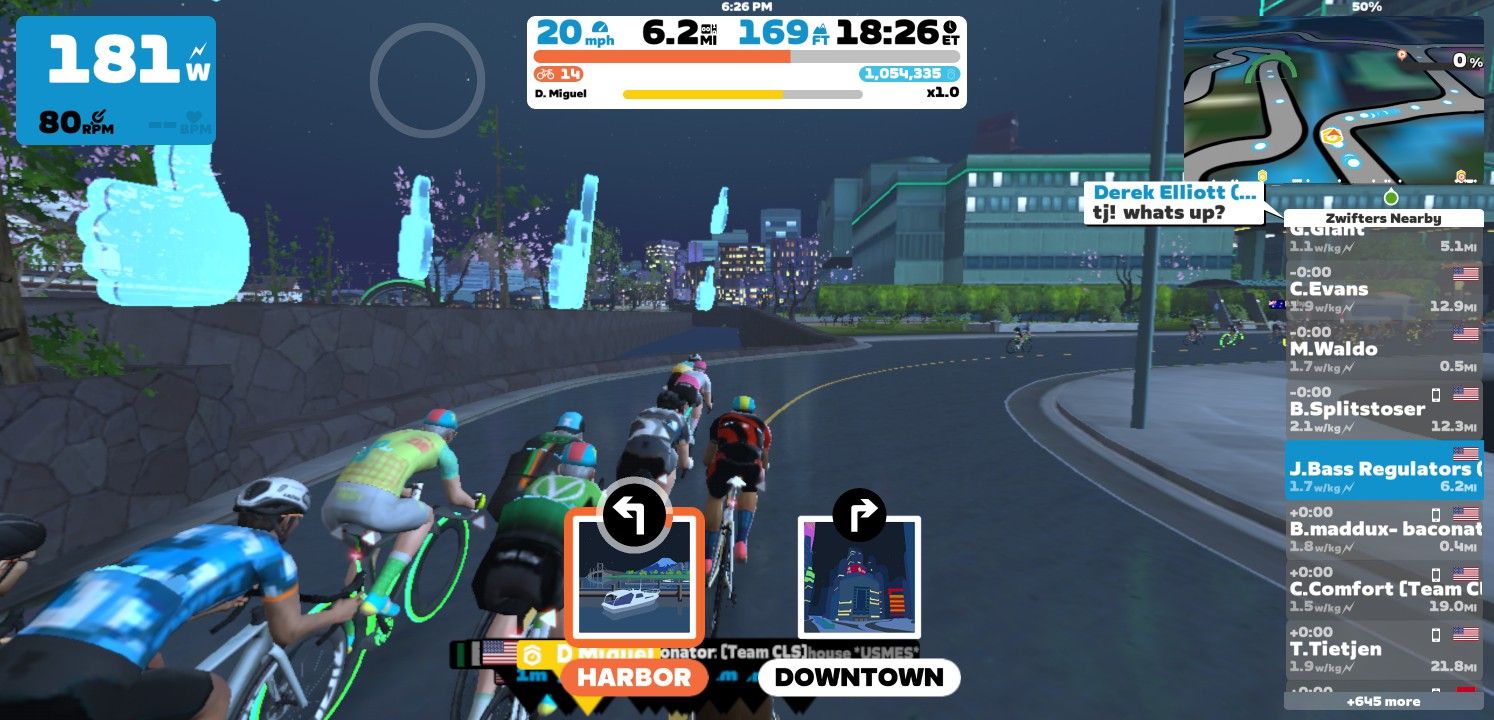Click the Zwifters Nearby header
Screen dimensions: 1494x720
[x=1385, y=217]
